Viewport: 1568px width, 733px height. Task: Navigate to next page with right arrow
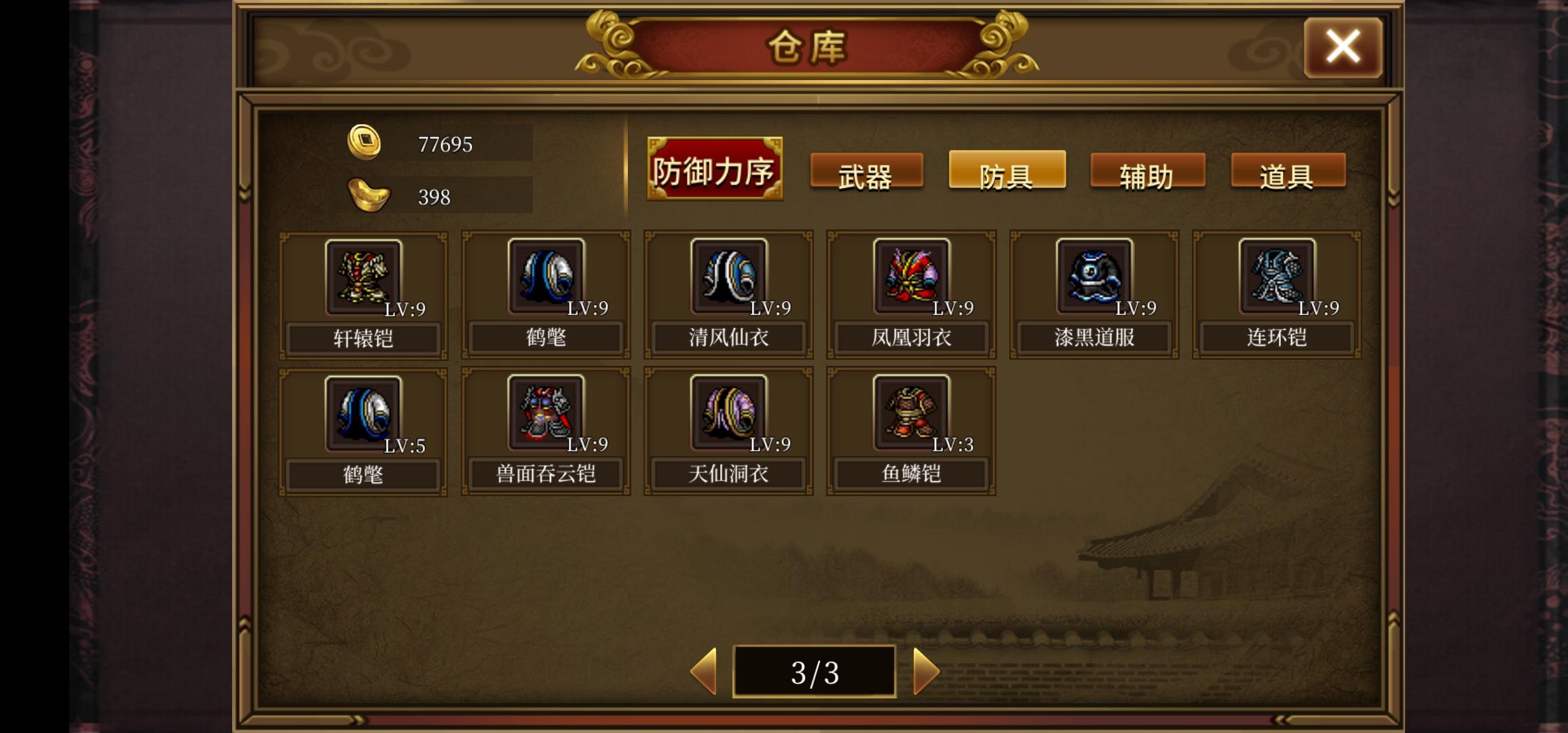[x=925, y=671]
